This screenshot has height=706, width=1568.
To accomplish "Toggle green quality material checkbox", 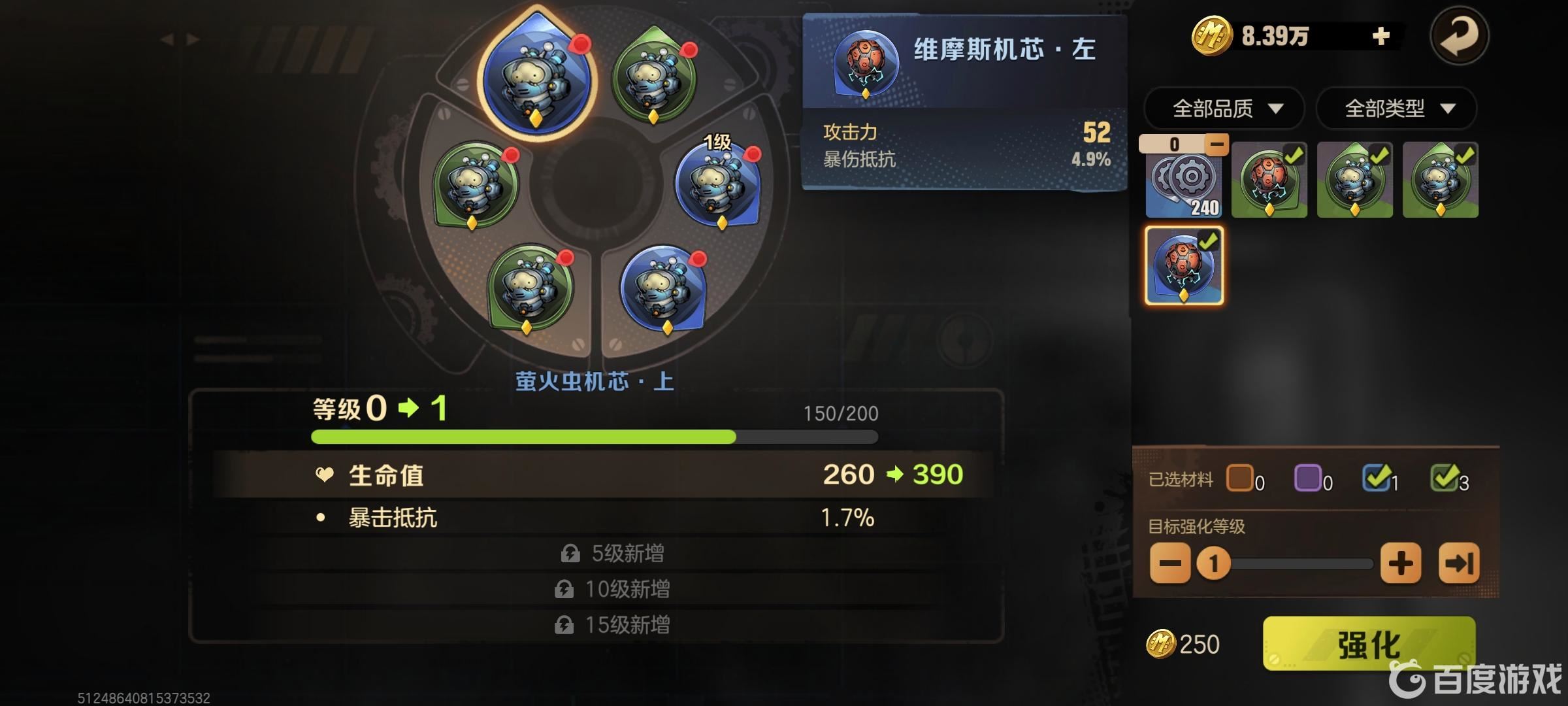I will point(1444,478).
